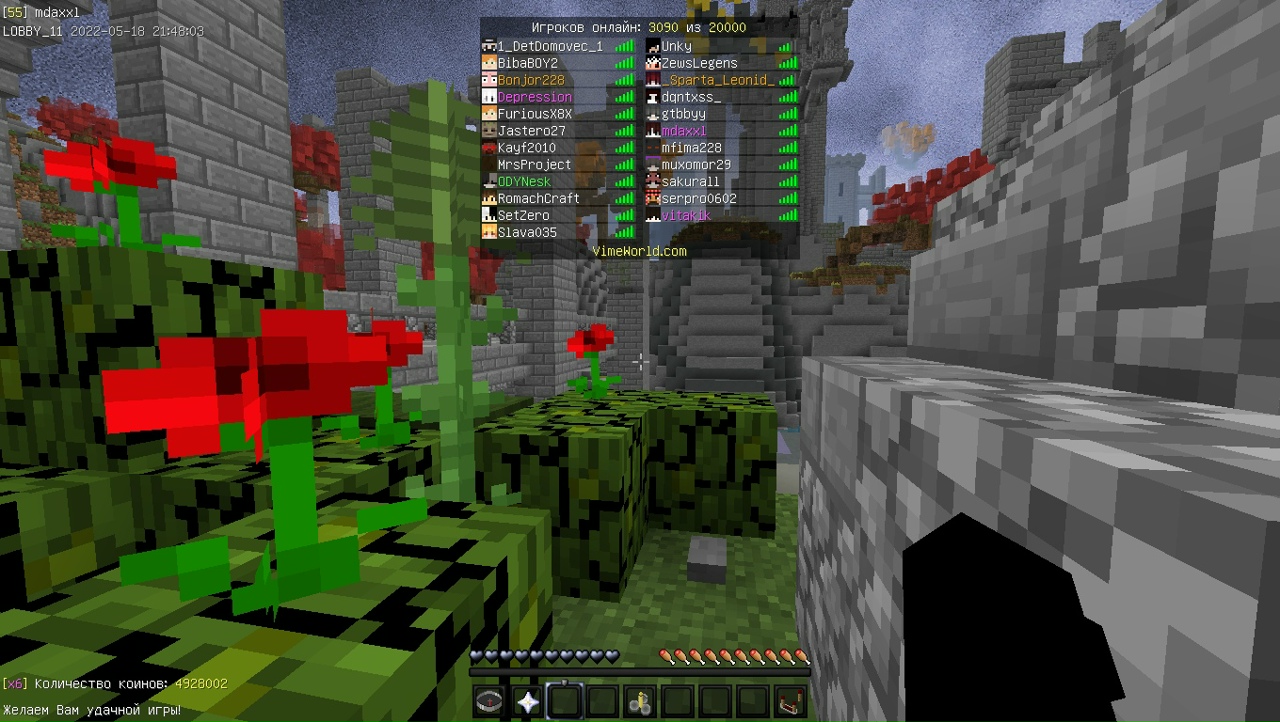Click the connection bars next to mdaxx1
This screenshot has width=1280, height=722.
coord(787,130)
